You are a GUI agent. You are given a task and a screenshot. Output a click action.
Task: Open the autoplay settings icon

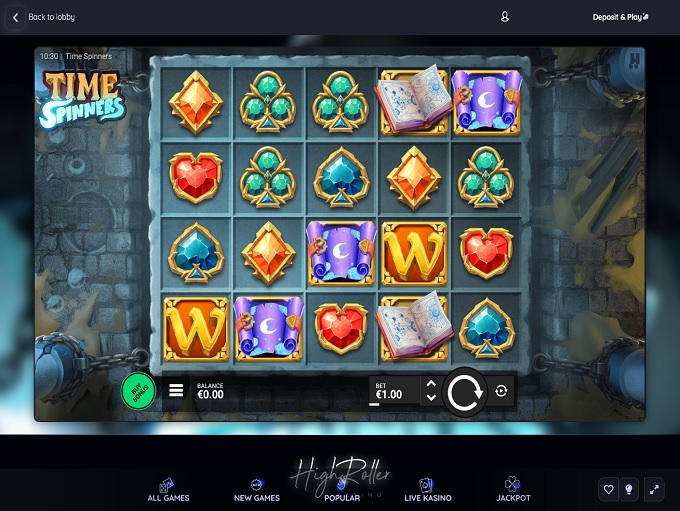pos(501,392)
